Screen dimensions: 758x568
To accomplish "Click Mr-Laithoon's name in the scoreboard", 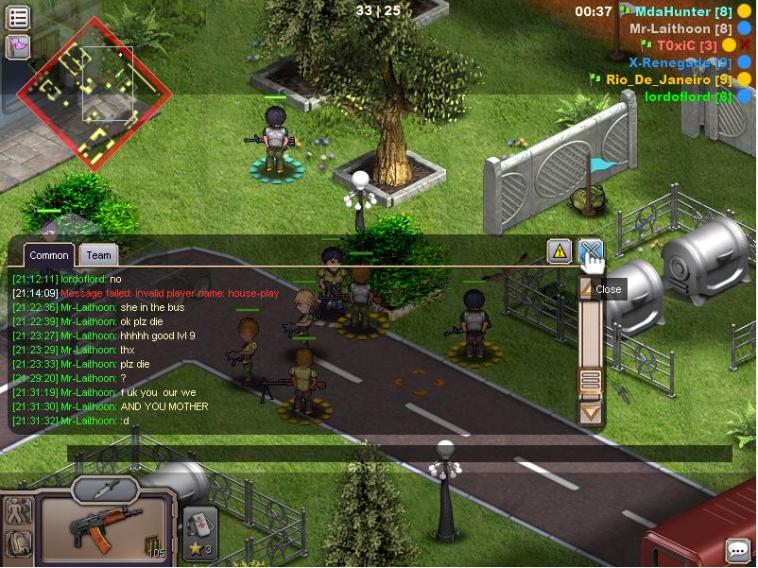I will click(x=680, y=28).
